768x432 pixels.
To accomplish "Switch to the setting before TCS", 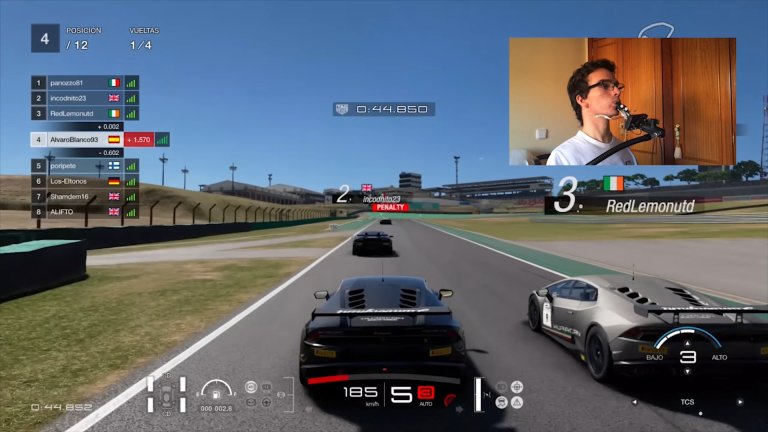I will 634,402.
